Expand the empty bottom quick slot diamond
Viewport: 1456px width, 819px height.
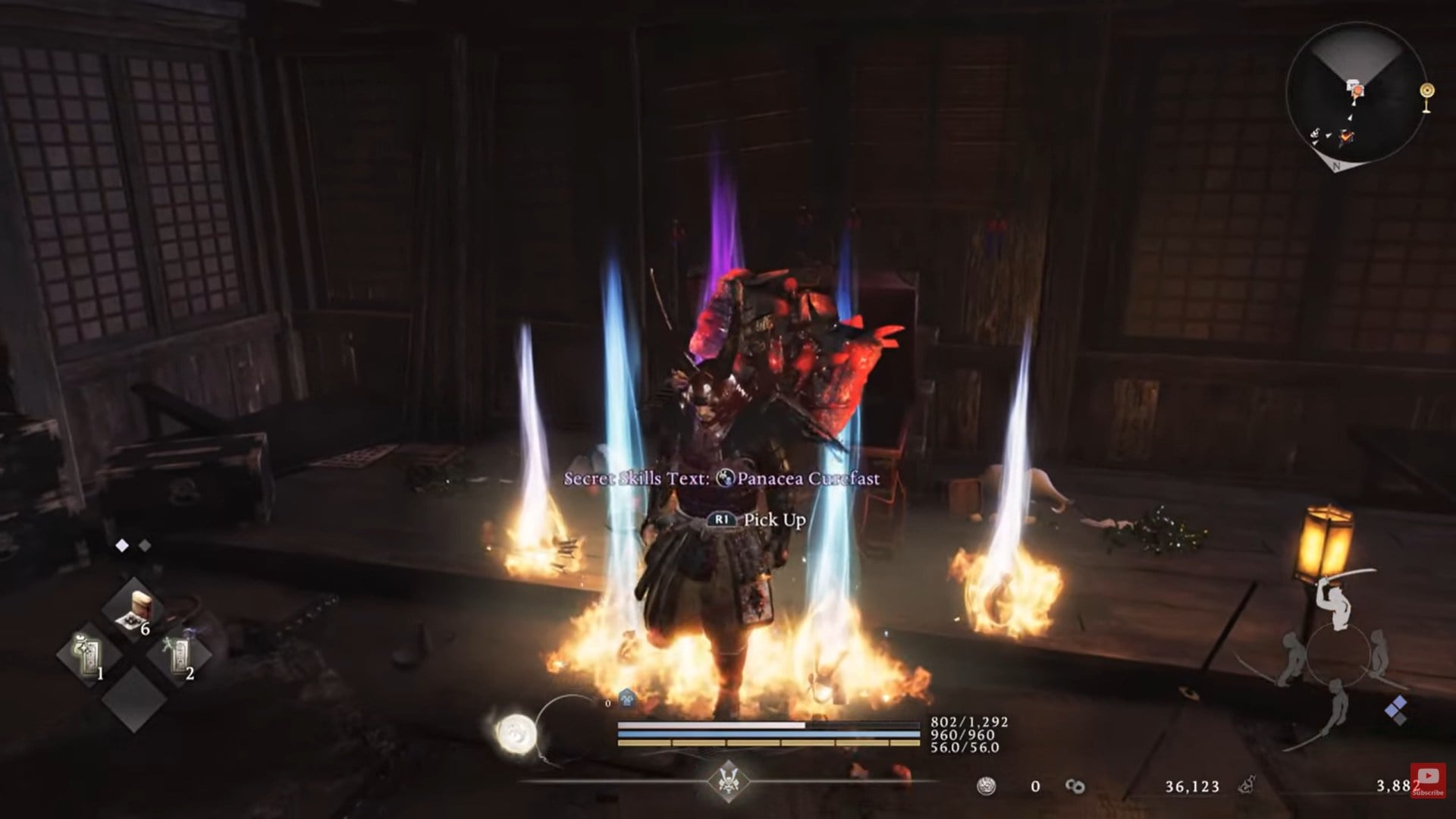[134, 700]
